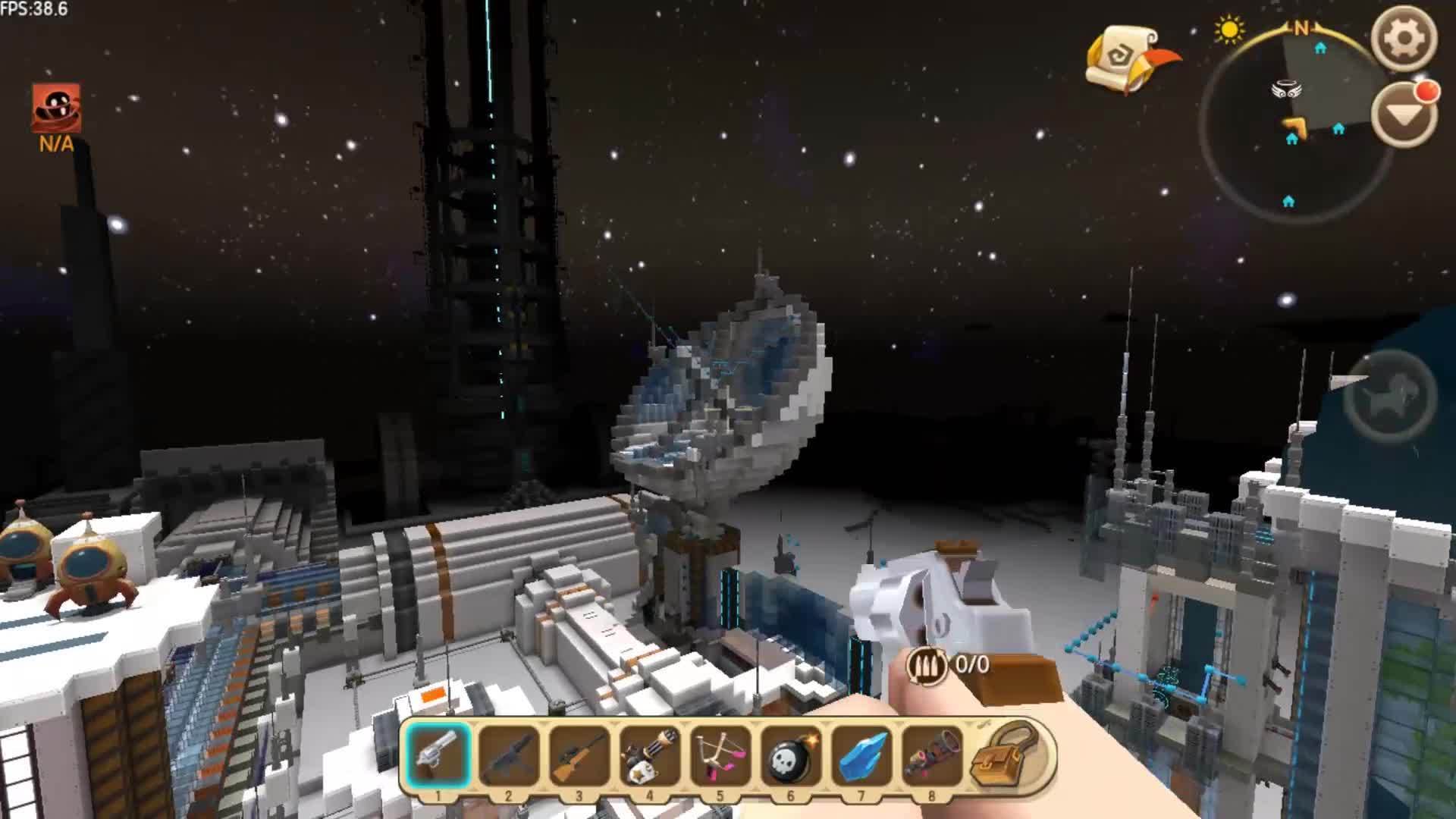The height and width of the screenshot is (819, 1456).
Task: Select the revolver in hotbar slot 1
Action: coord(438,755)
